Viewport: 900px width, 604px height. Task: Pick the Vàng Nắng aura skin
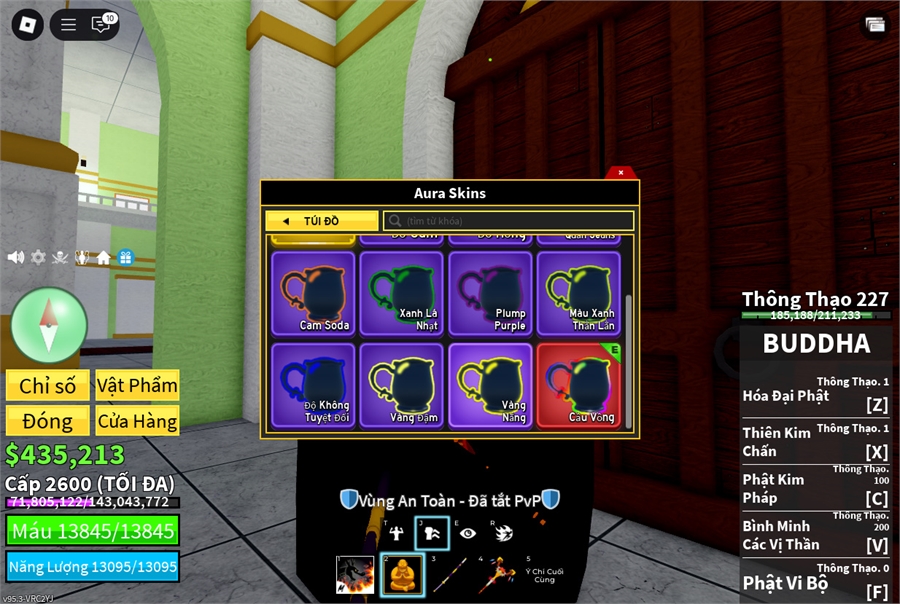pos(490,385)
